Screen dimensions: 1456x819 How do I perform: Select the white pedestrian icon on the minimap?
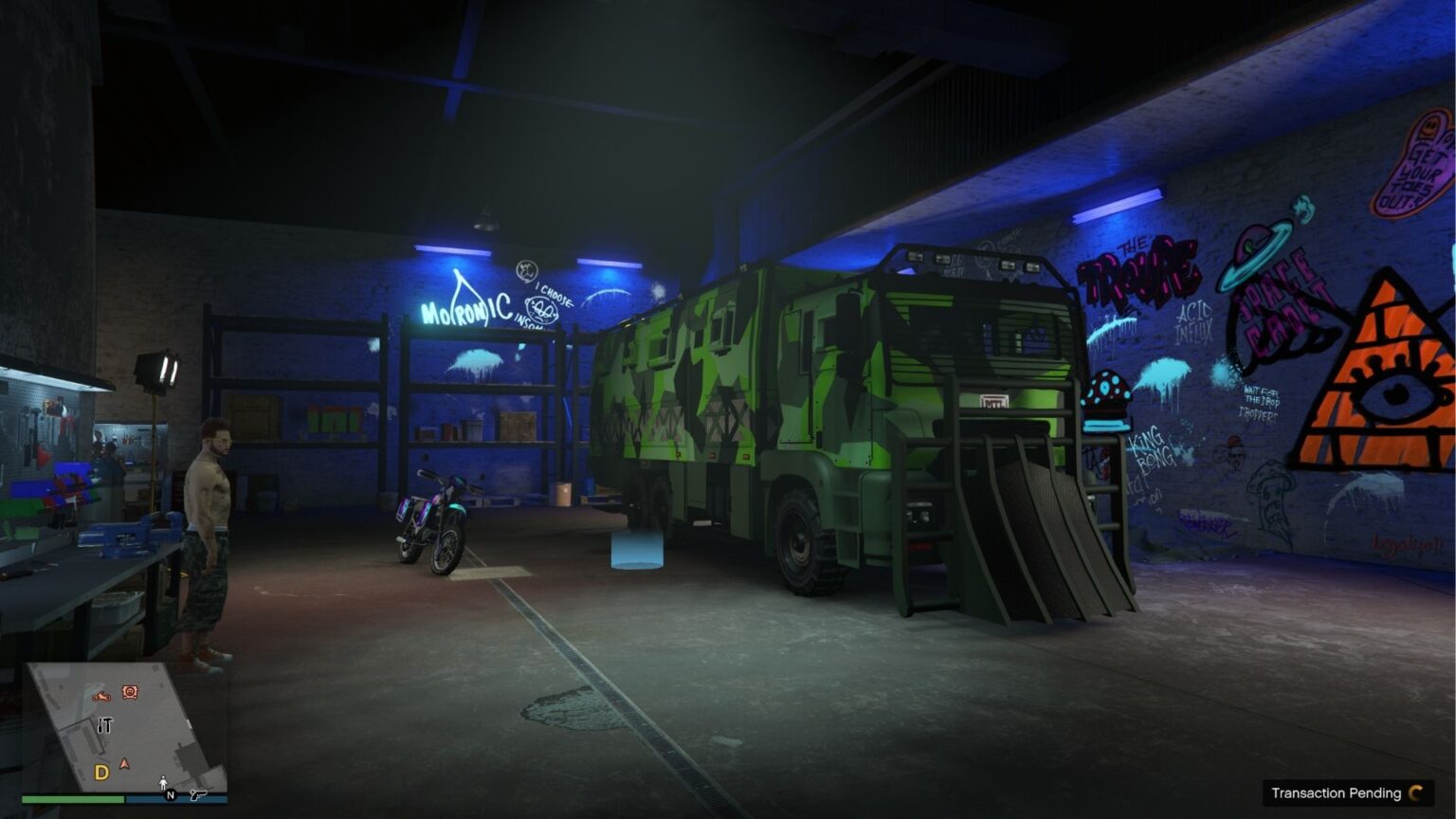click(163, 782)
